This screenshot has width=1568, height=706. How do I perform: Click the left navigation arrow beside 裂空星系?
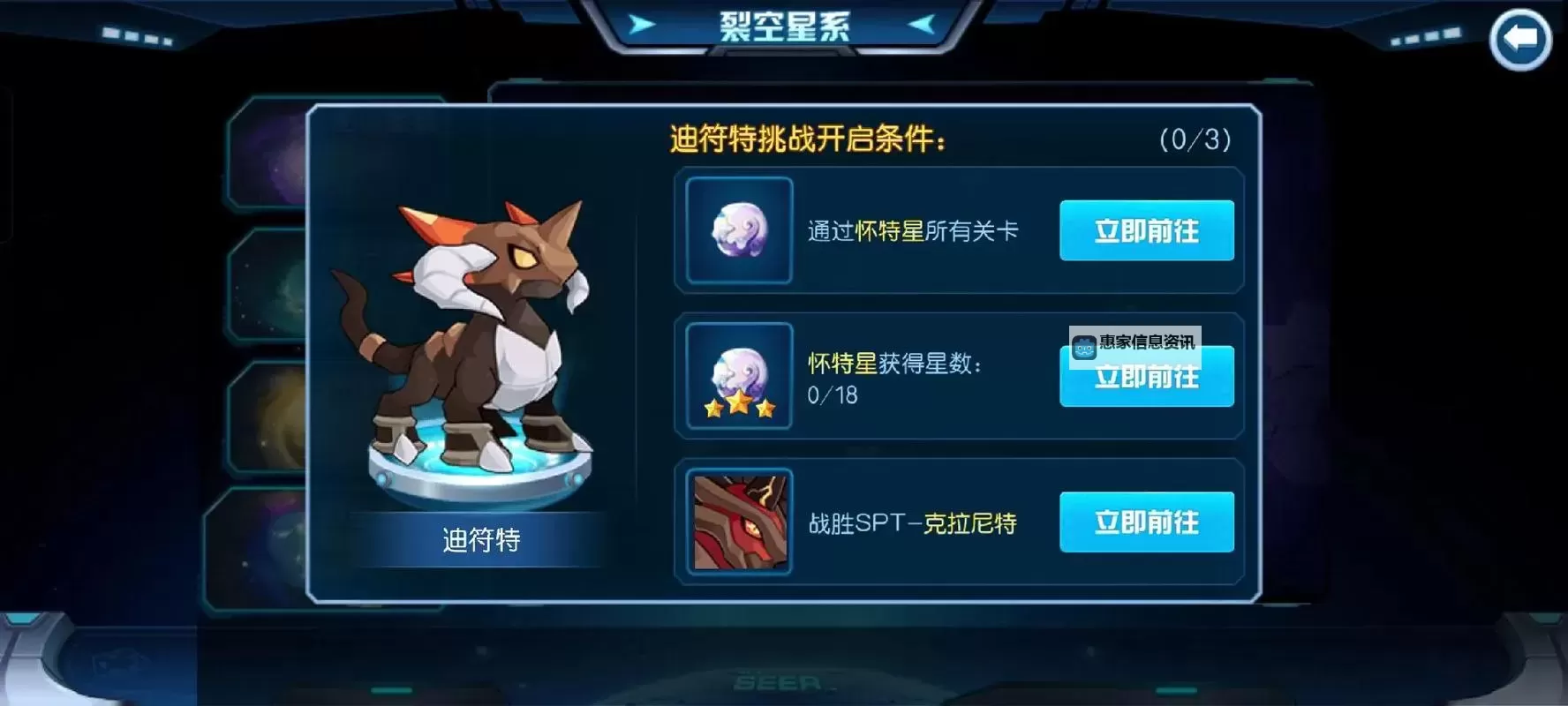[x=643, y=25]
